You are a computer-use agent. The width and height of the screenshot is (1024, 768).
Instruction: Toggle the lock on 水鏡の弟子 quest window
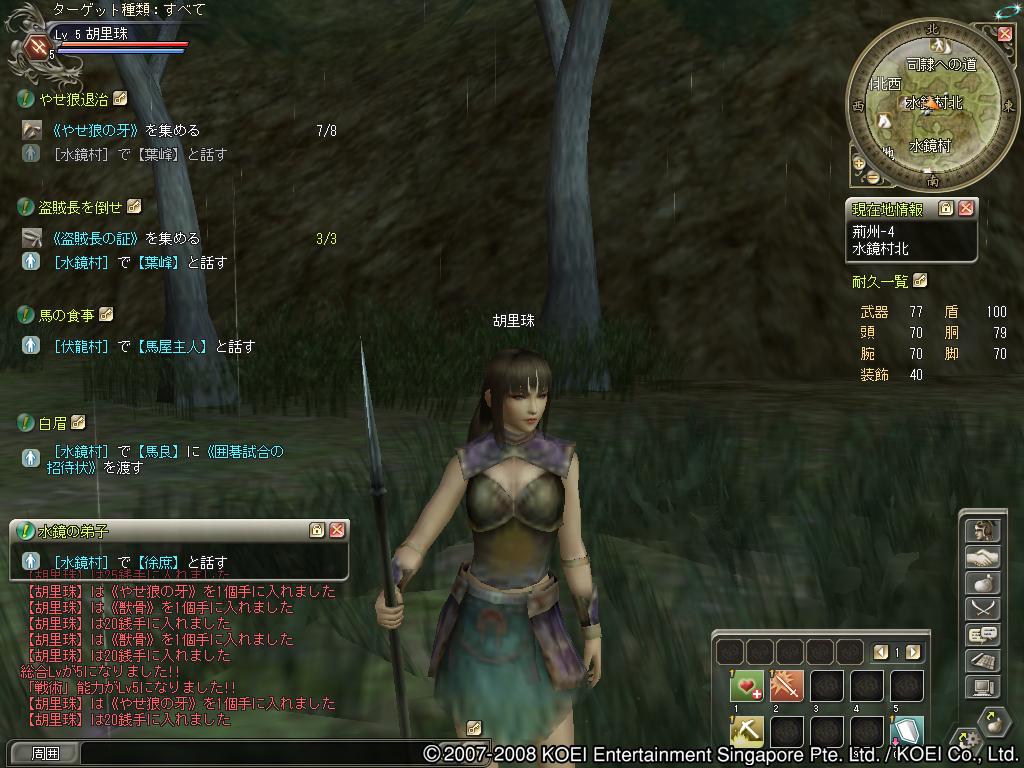(x=317, y=530)
